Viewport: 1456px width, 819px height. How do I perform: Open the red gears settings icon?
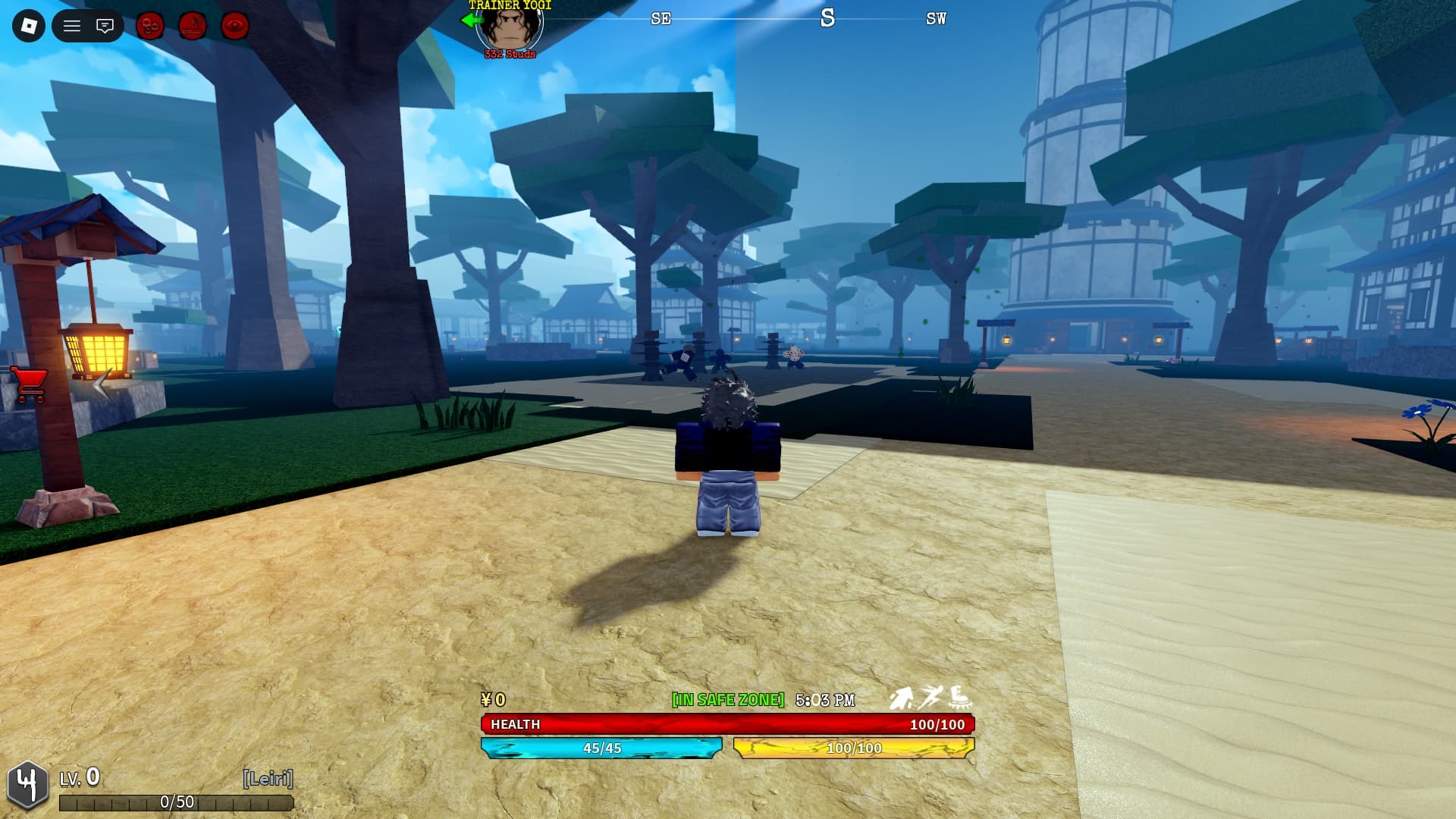(150, 27)
